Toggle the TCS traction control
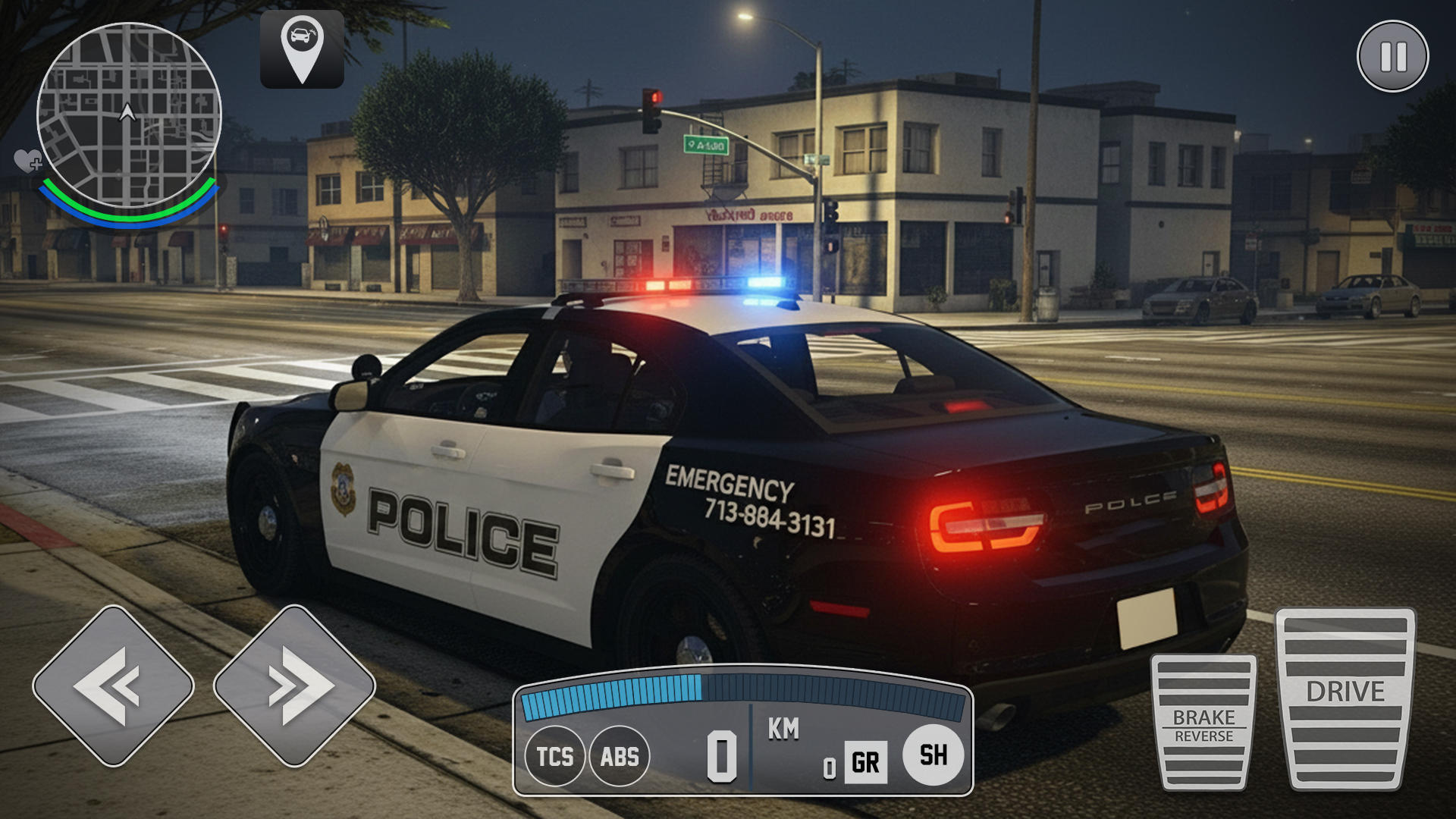The image size is (1456, 819). click(x=555, y=756)
